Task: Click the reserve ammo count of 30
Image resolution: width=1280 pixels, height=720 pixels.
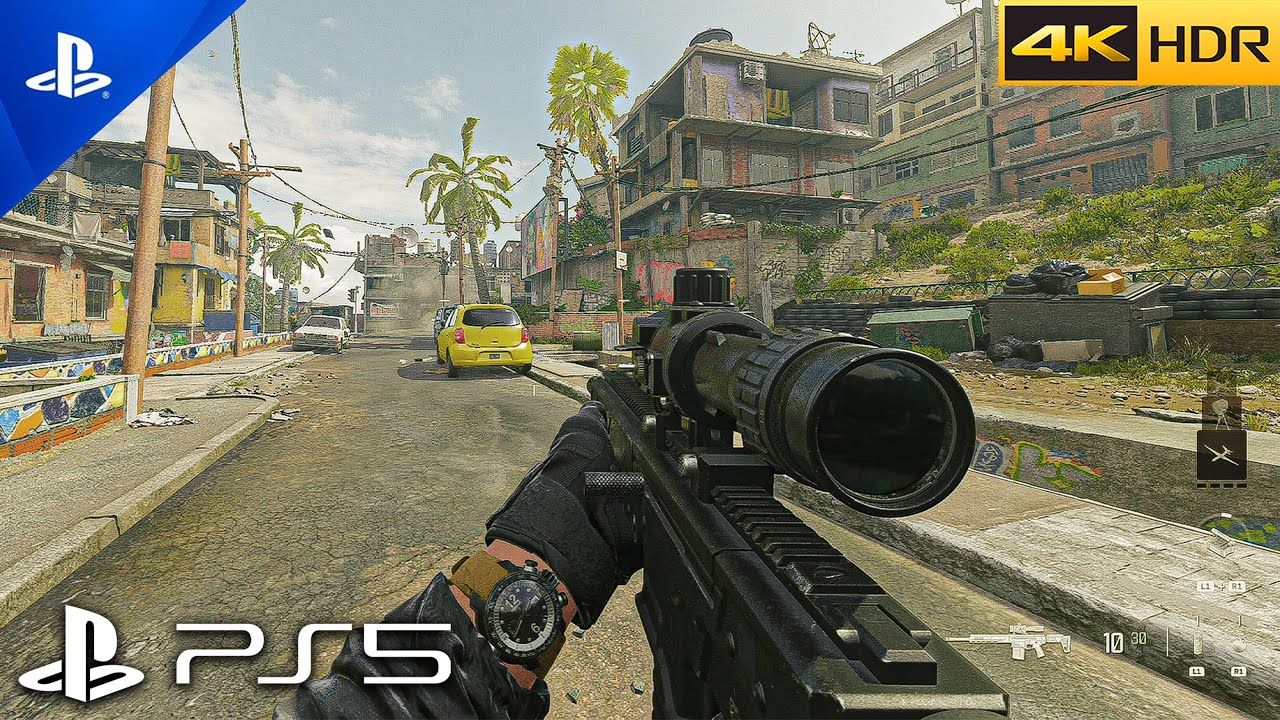Action: click(x=1139, y=639)
